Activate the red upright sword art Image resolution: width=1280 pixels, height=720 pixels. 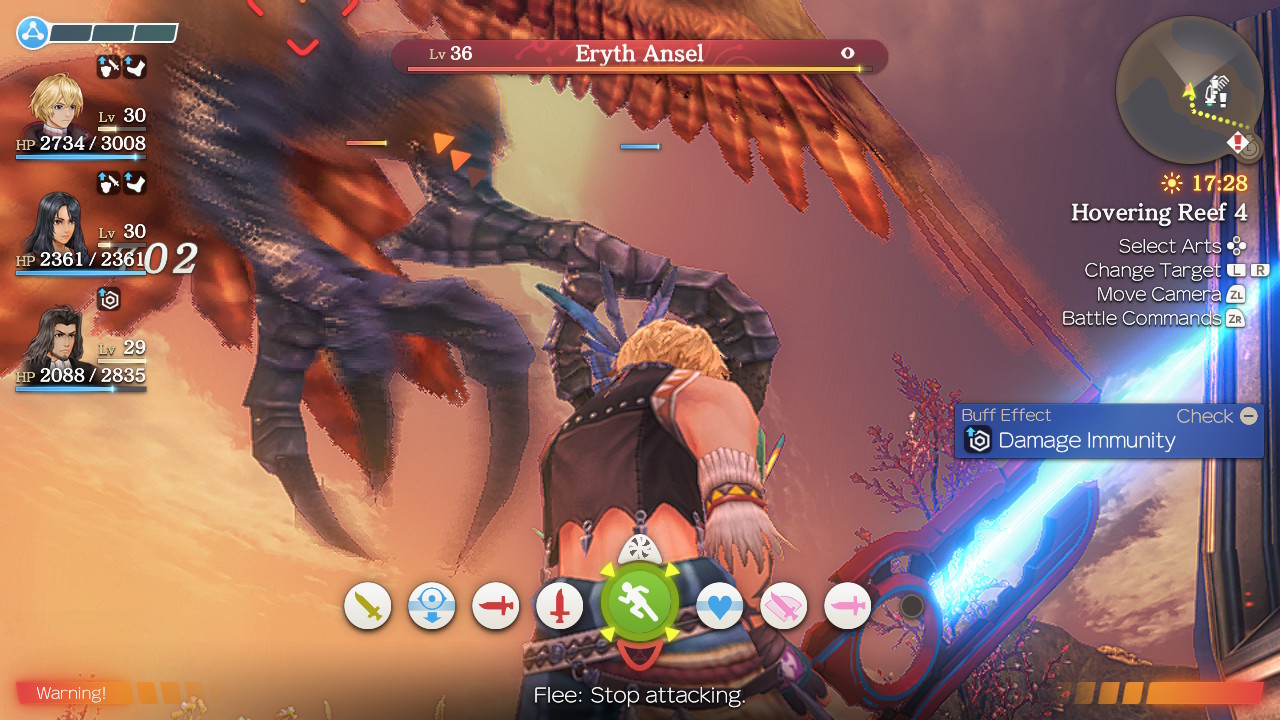[x=560, y=606]
